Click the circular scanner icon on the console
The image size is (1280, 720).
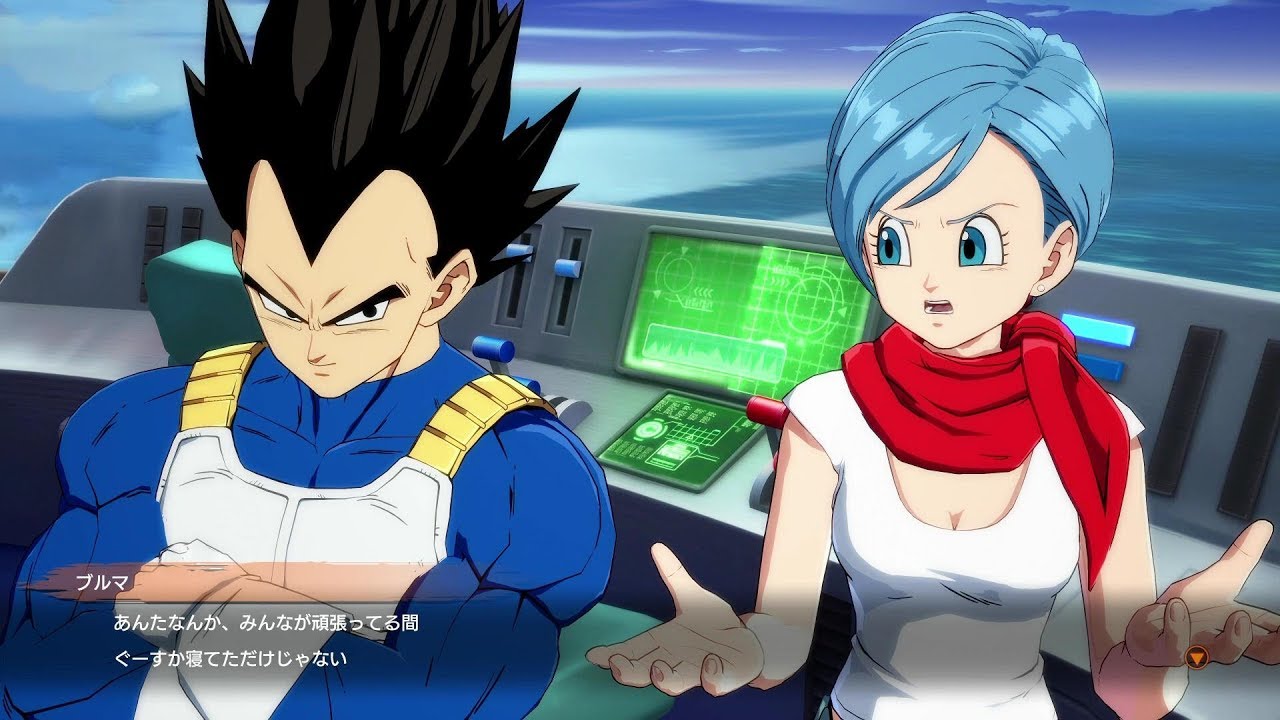(x=651, y=430)
